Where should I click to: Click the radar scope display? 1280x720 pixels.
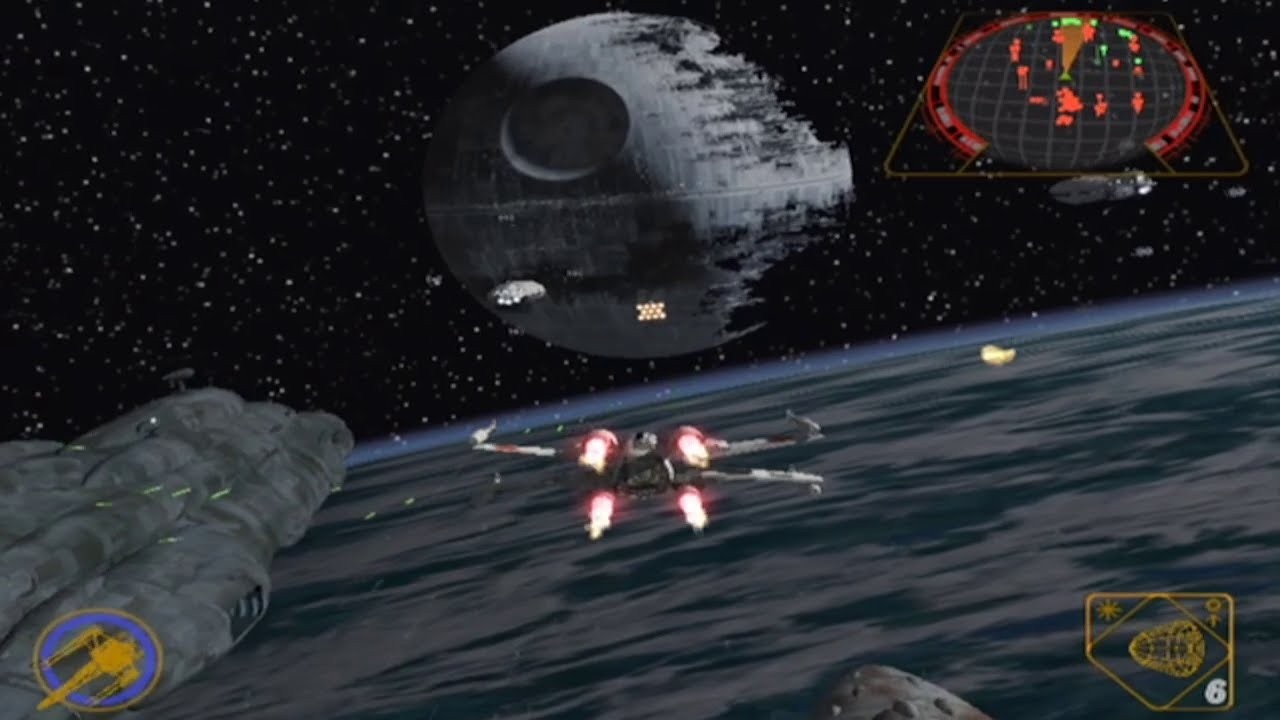(1066, 92)
